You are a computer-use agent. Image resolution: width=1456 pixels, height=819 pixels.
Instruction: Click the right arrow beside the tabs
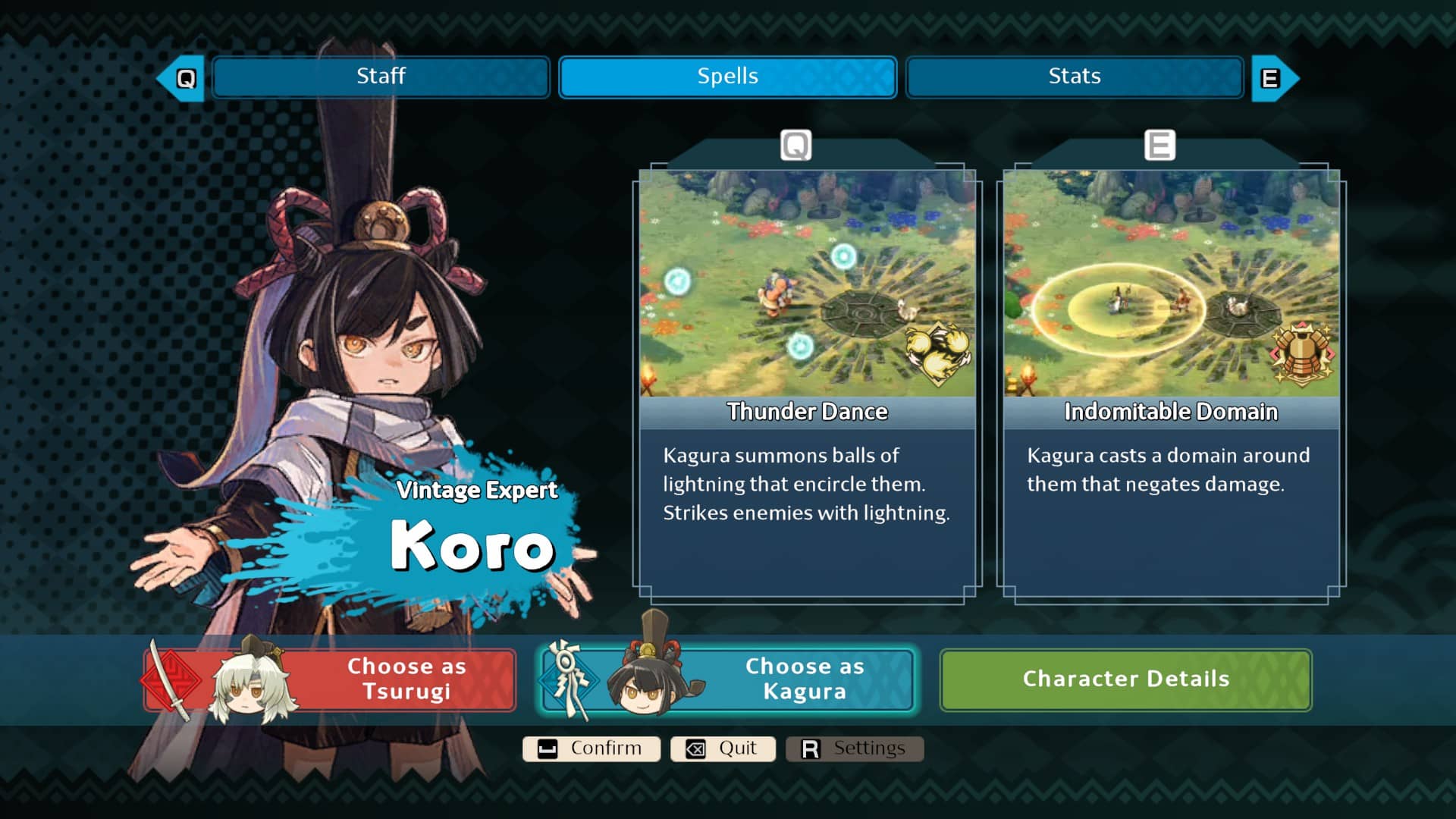(x=1273, y=78)
